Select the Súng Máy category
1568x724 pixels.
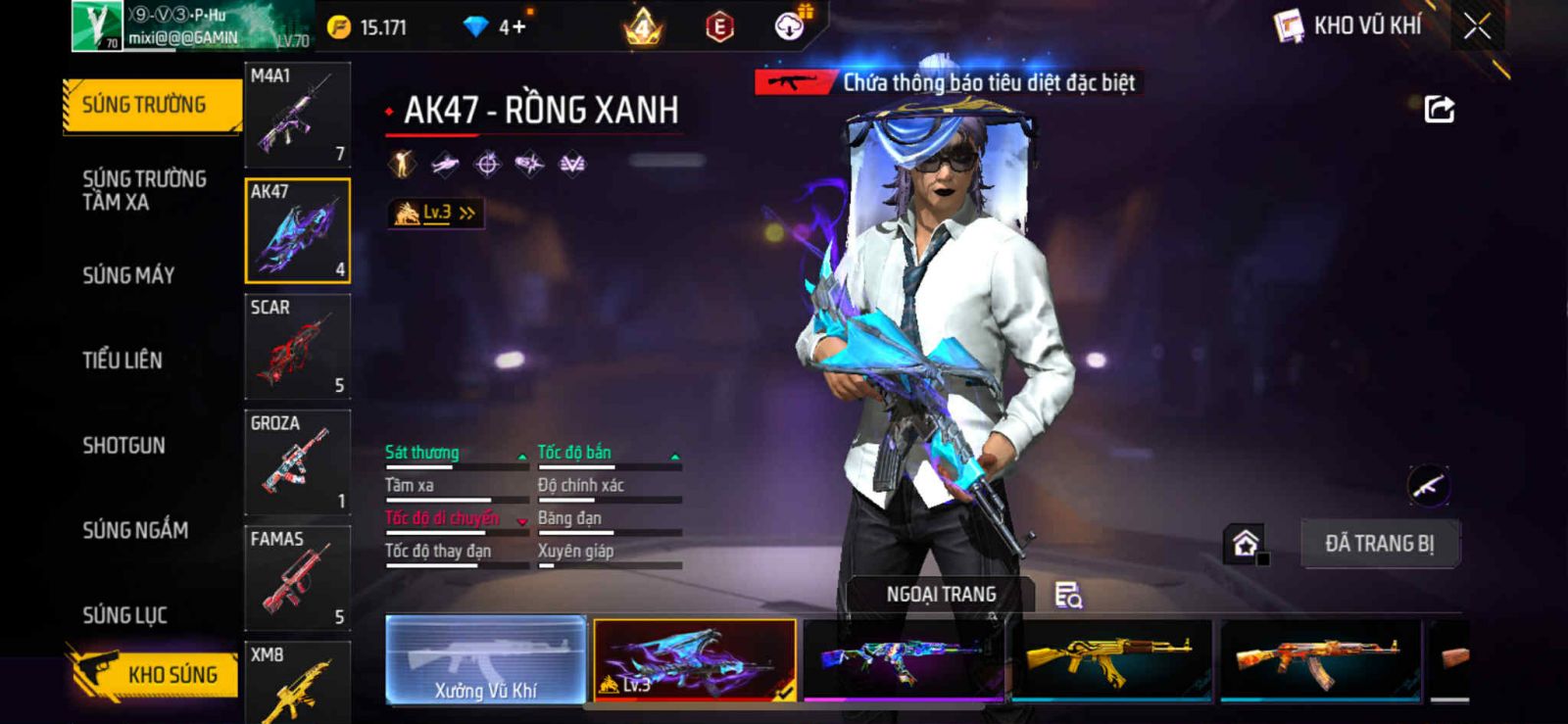coord(128,275)
